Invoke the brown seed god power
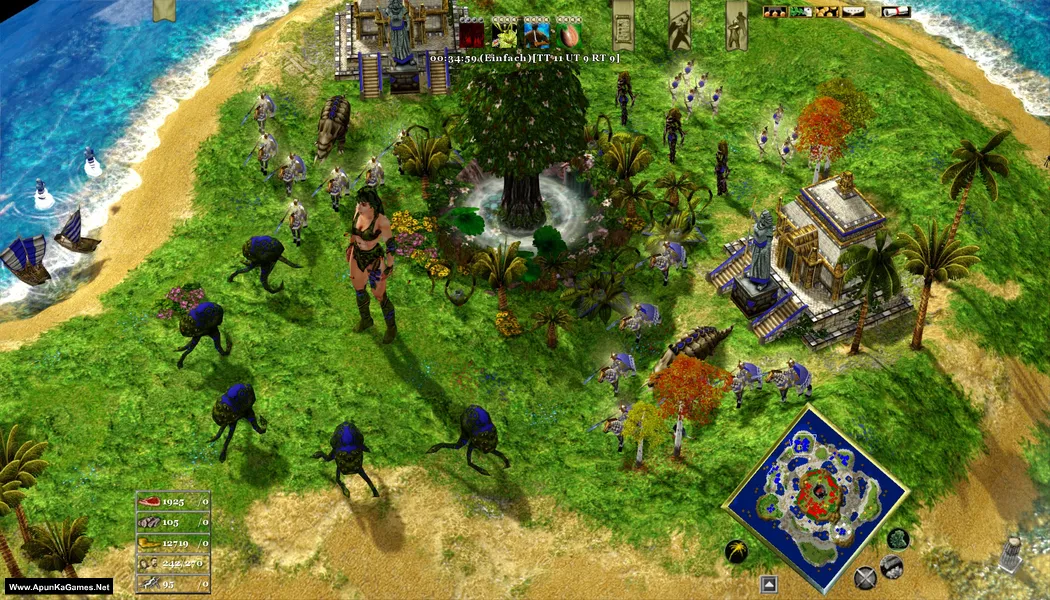Image resolution: width=1050 pixels, height=600 pixels. pos(568,33)
